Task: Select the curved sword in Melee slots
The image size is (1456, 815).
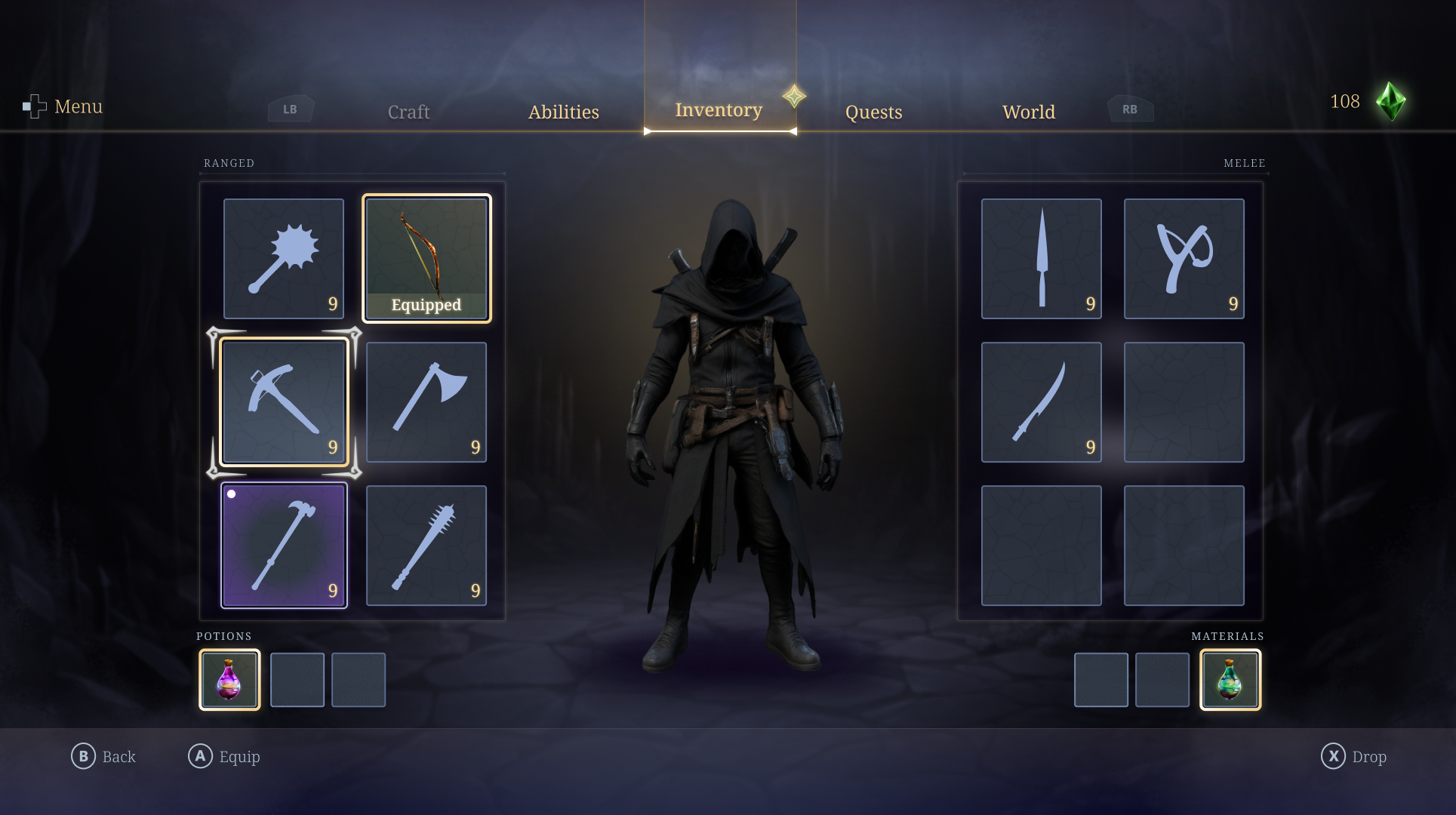Action: pyautogui.click(x=1041, y=401)
